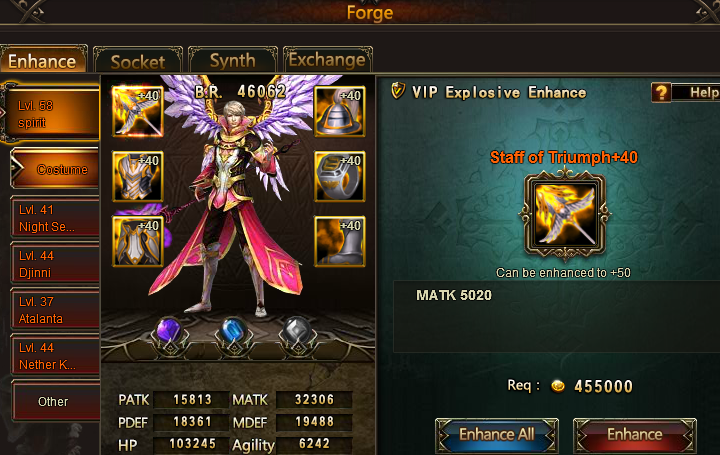This screenshot has height=455, width=720.
Task: Select the chest armor slot +40
Action: tap(137, 177)
